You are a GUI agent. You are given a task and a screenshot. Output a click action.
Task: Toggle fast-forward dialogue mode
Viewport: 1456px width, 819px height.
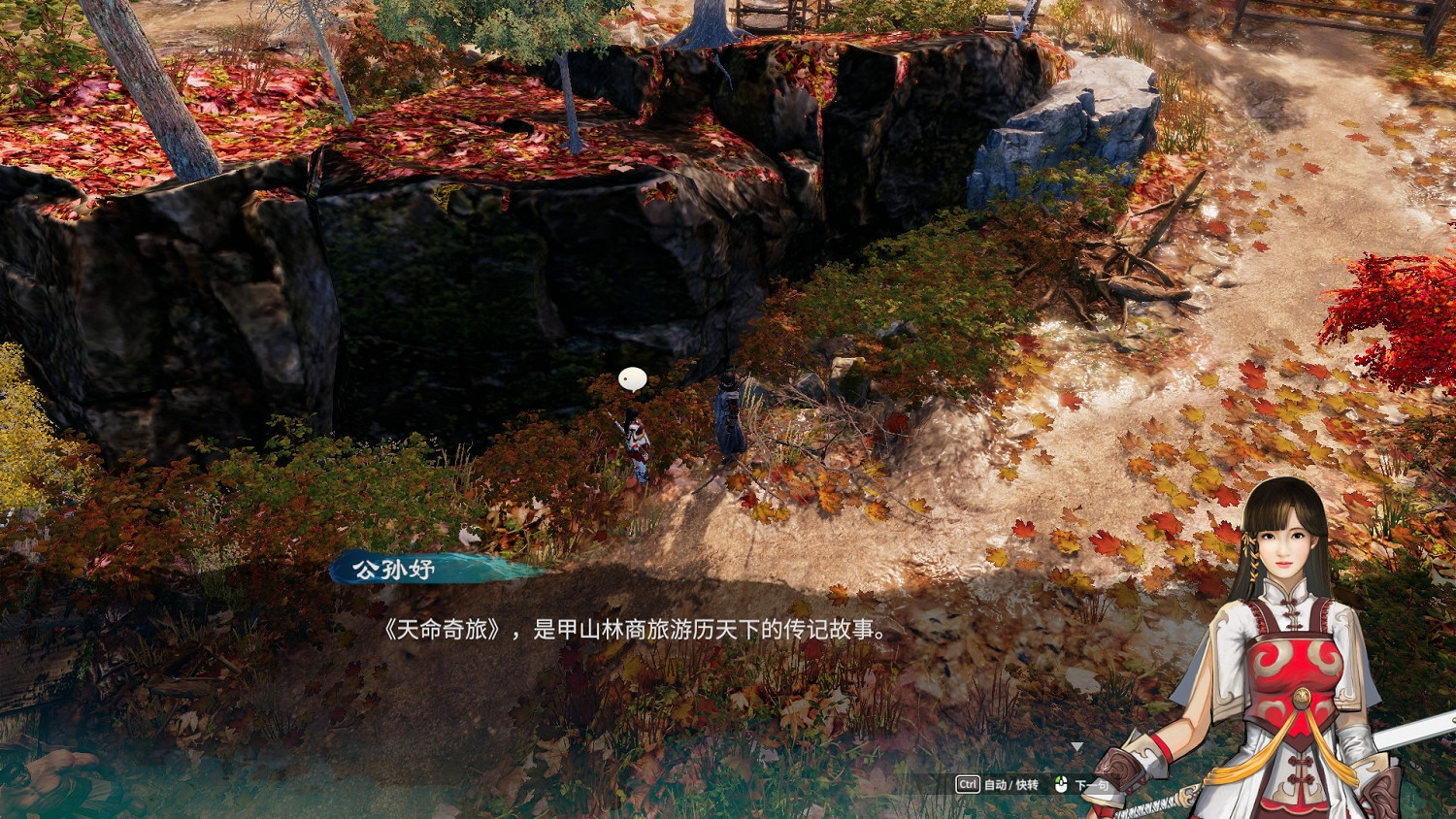[1029, 784]
